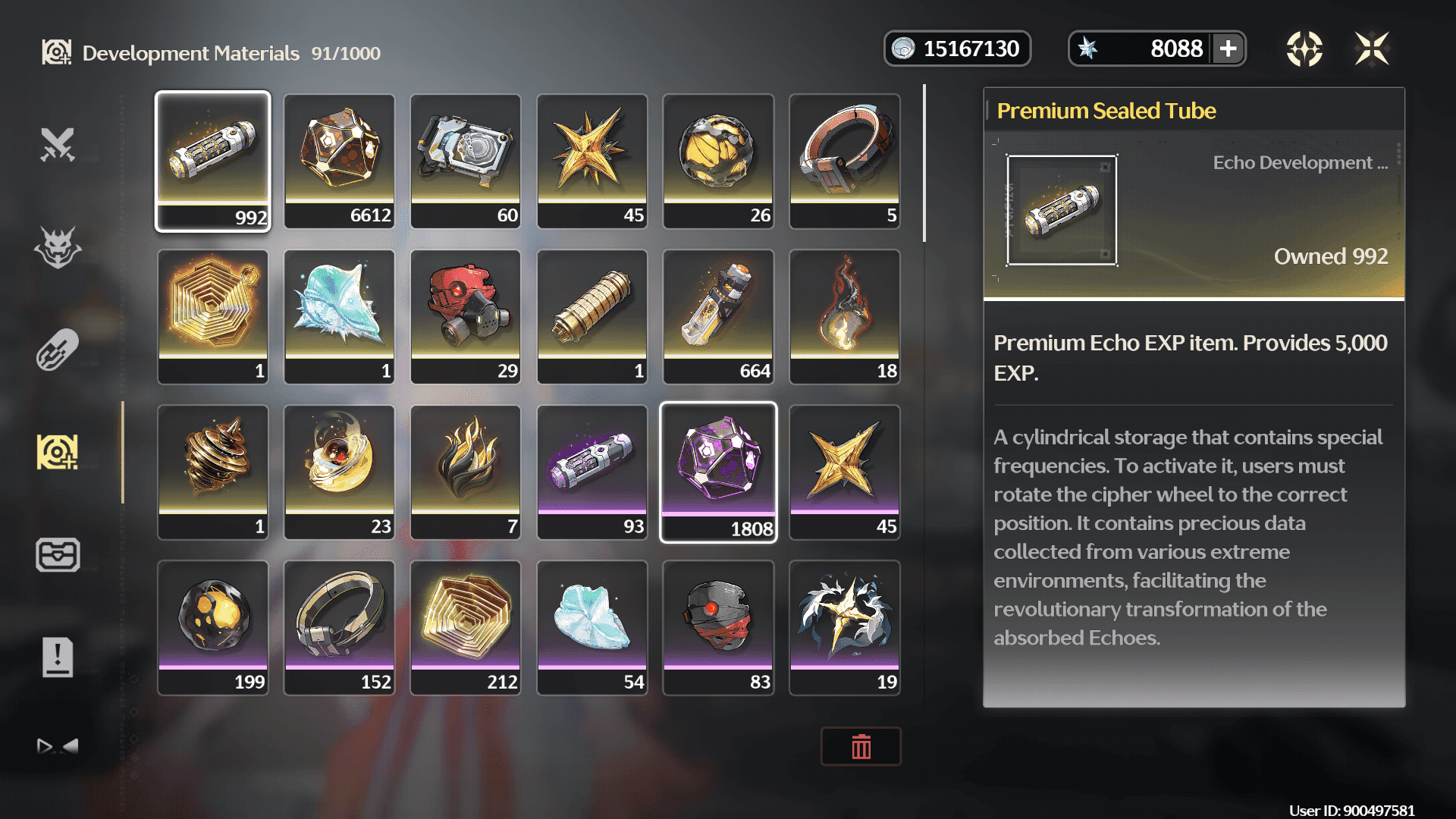Switch to the crossed swords weapons tab

(58, 144)
